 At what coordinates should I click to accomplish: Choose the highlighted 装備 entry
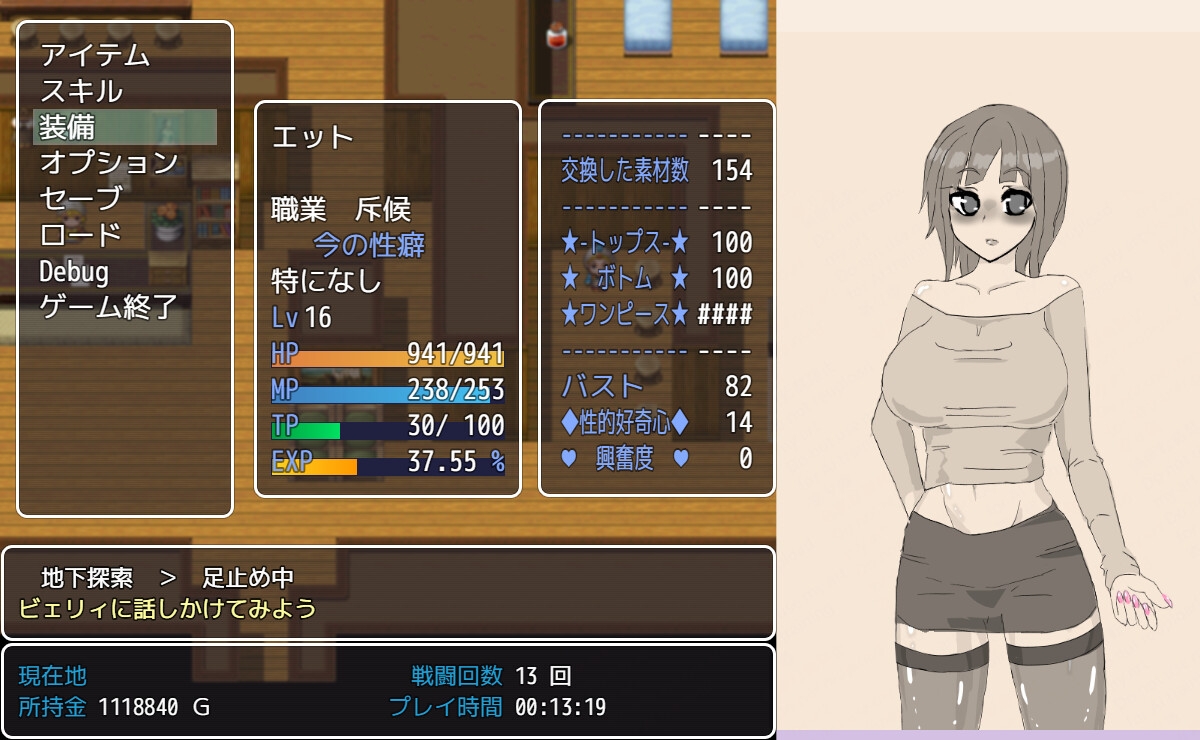[x=124, y=127]
